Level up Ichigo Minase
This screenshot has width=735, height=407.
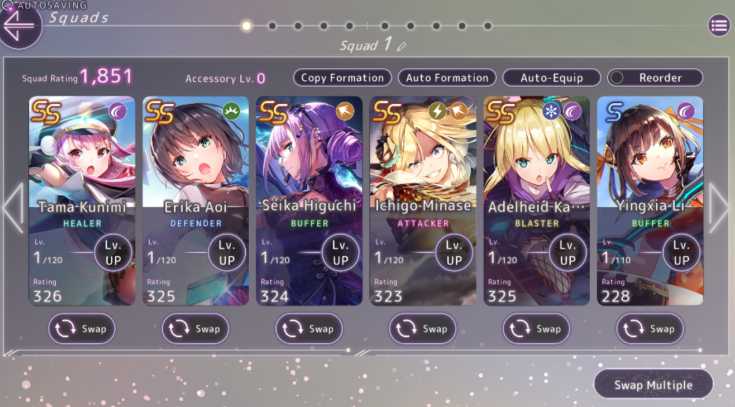pyautogui.click(x=455, y=252)
